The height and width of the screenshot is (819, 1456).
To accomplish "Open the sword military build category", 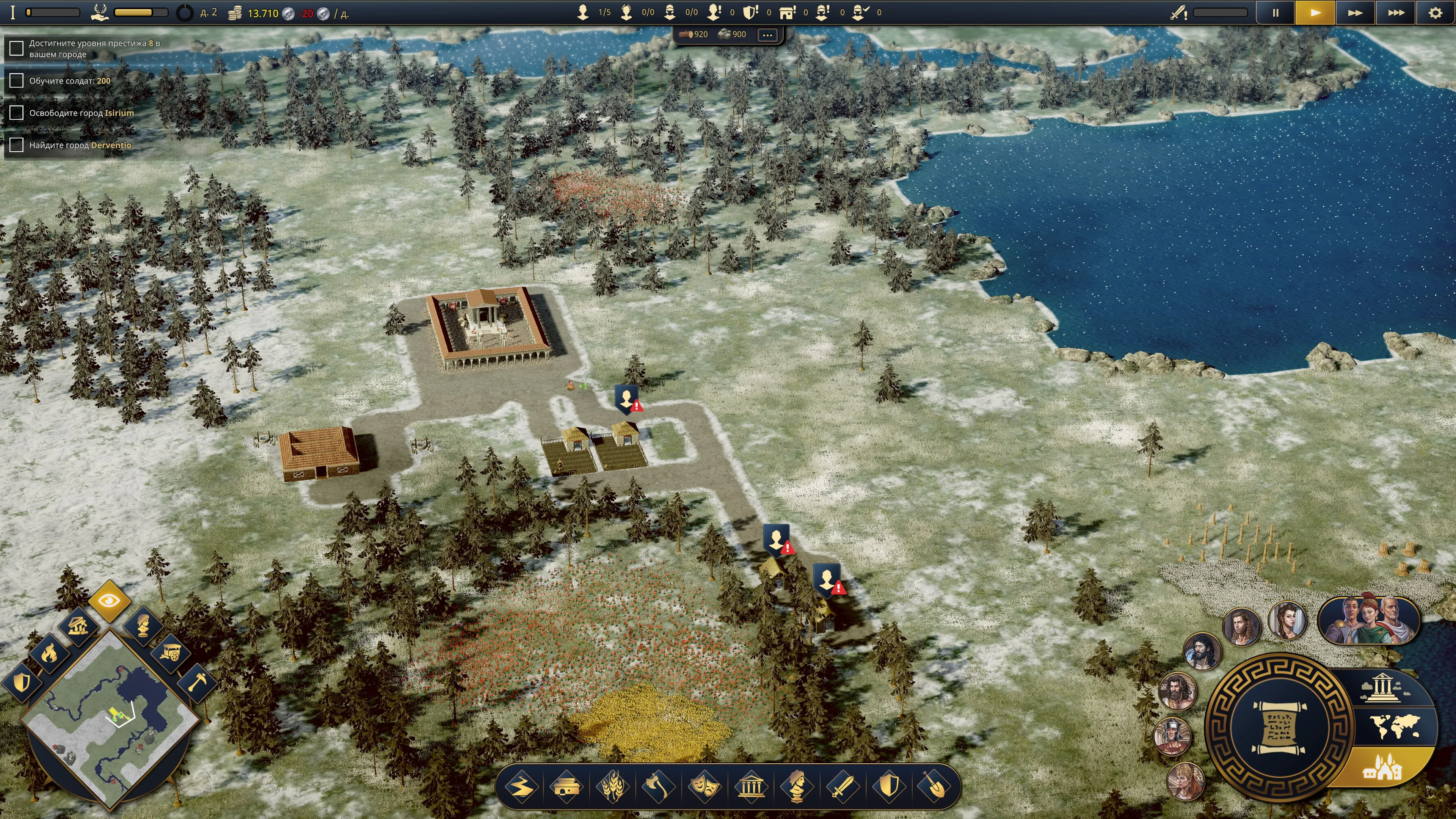I will click(842, 786).
